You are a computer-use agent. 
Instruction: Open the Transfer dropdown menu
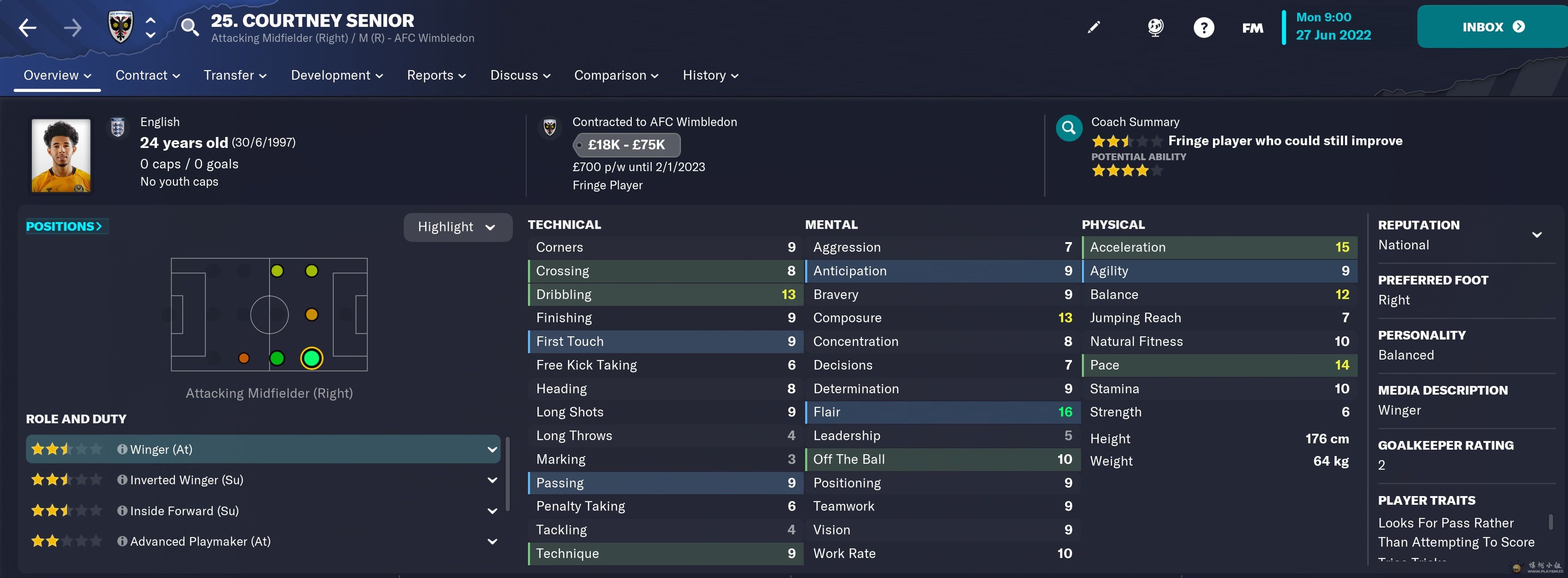(x=235, y=76)
